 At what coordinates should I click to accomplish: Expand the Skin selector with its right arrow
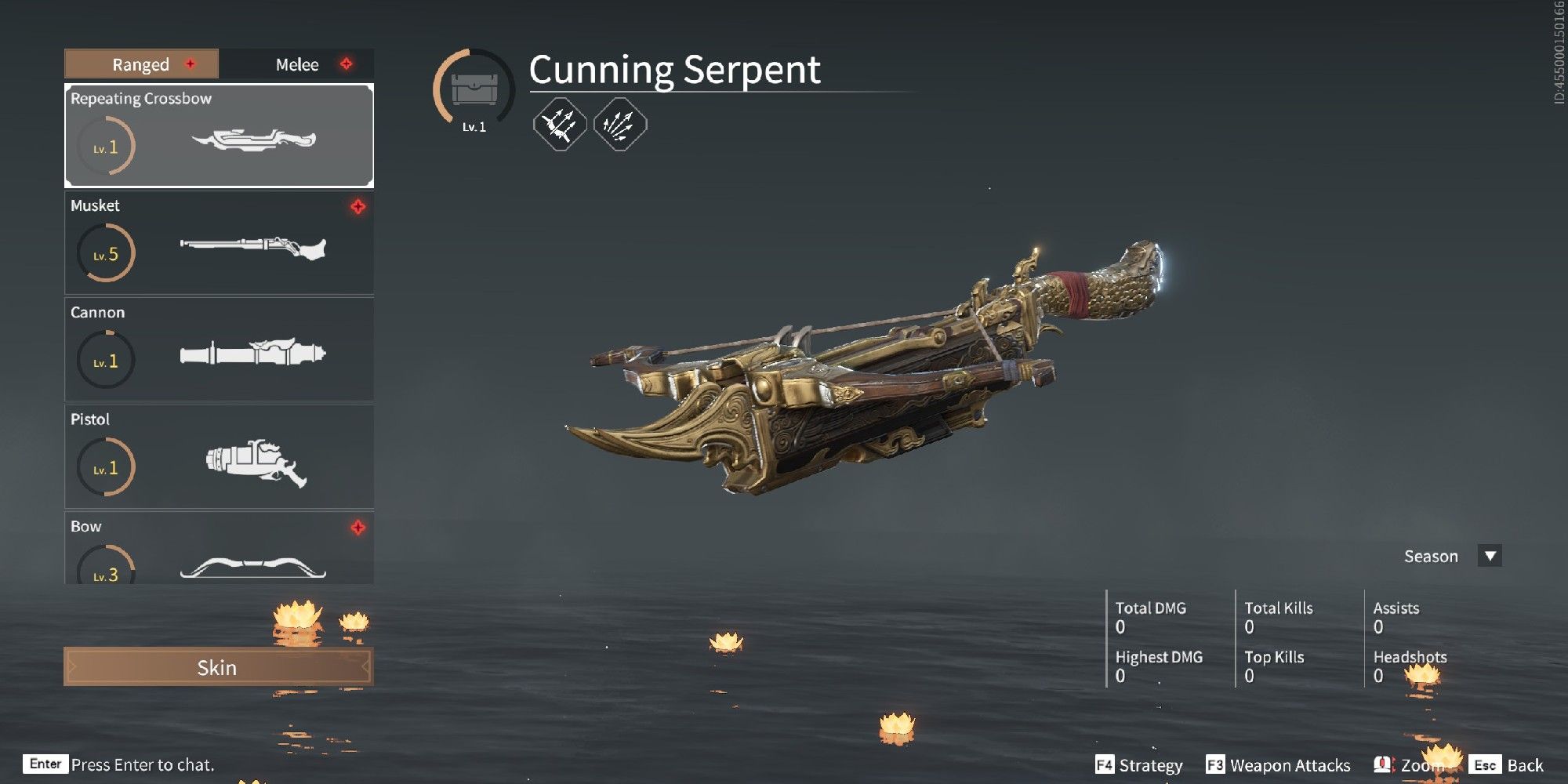pos(366,668)
